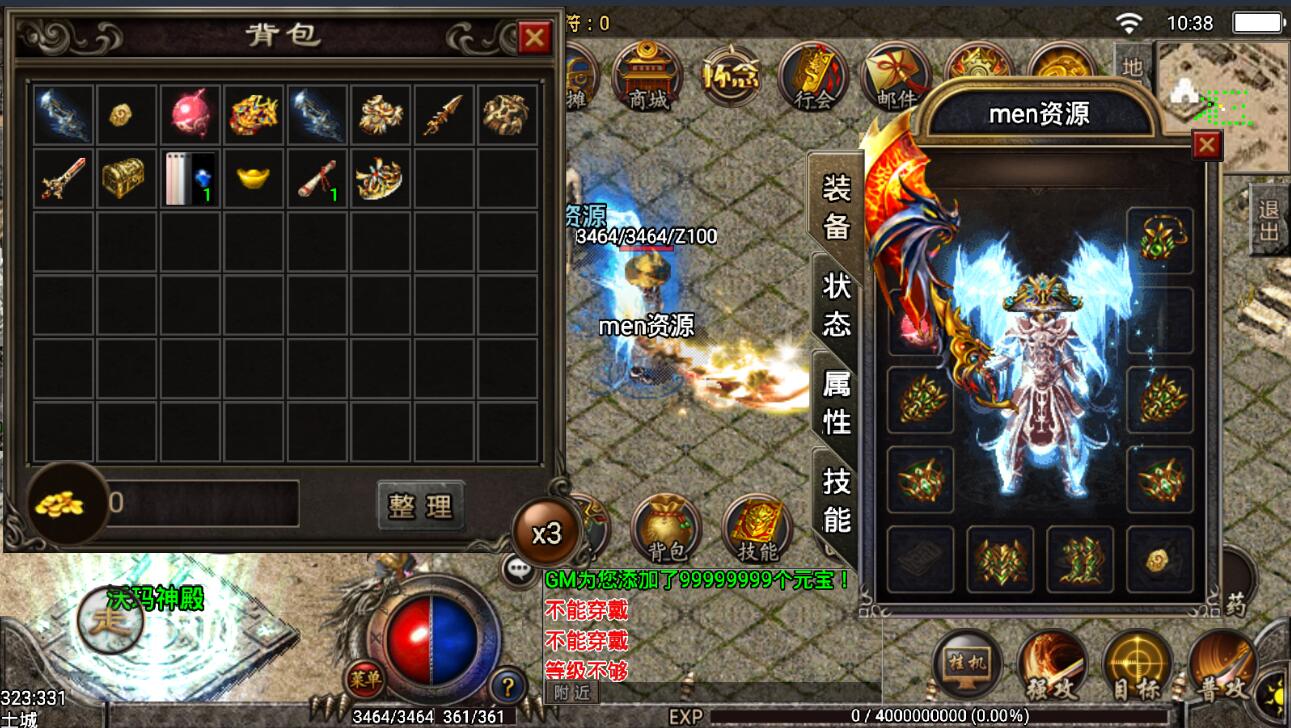This screenshot has height=728, width=1291.
Task: Open the 菜单 menu button
Action: (x=365, y=680)
